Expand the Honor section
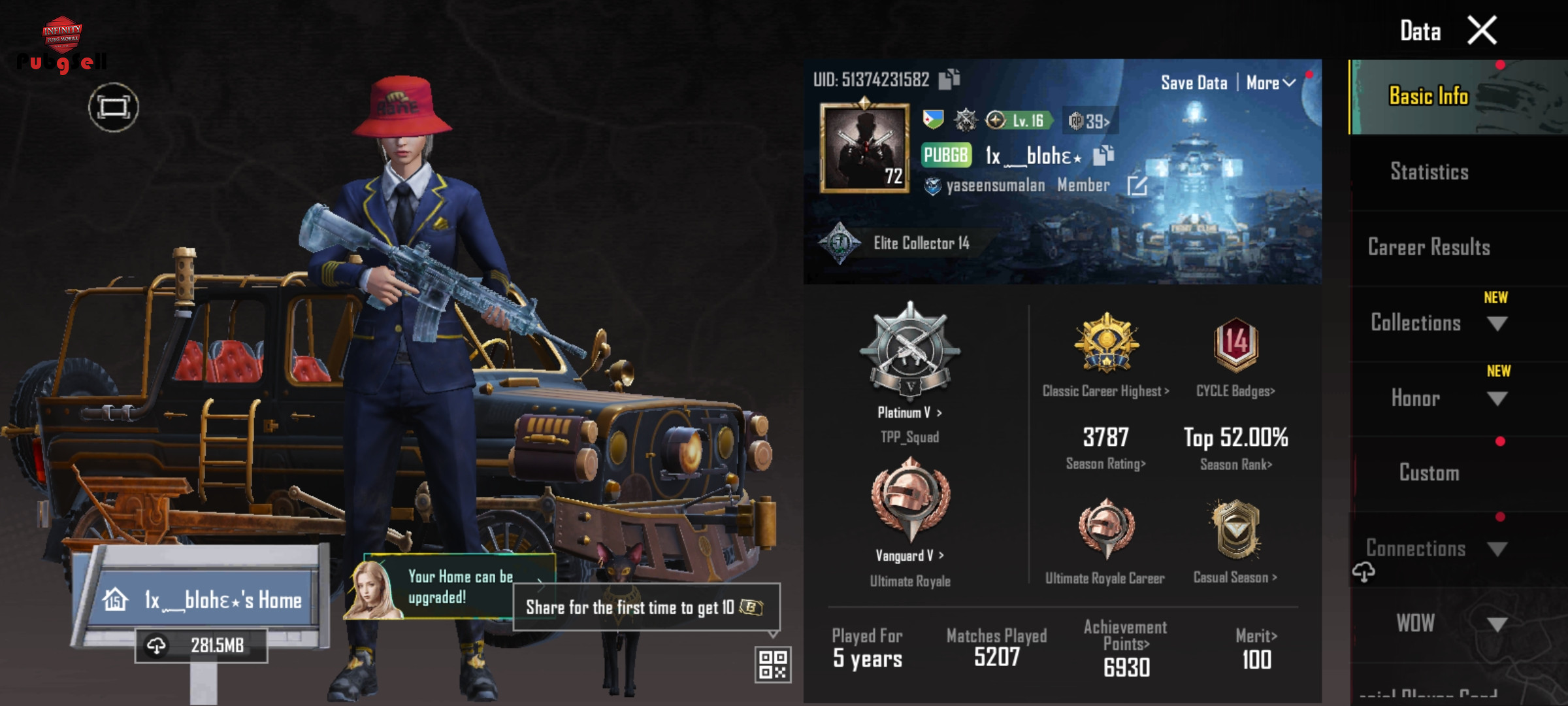This screenshot has width=1568, height=706. pos(1496,399)
